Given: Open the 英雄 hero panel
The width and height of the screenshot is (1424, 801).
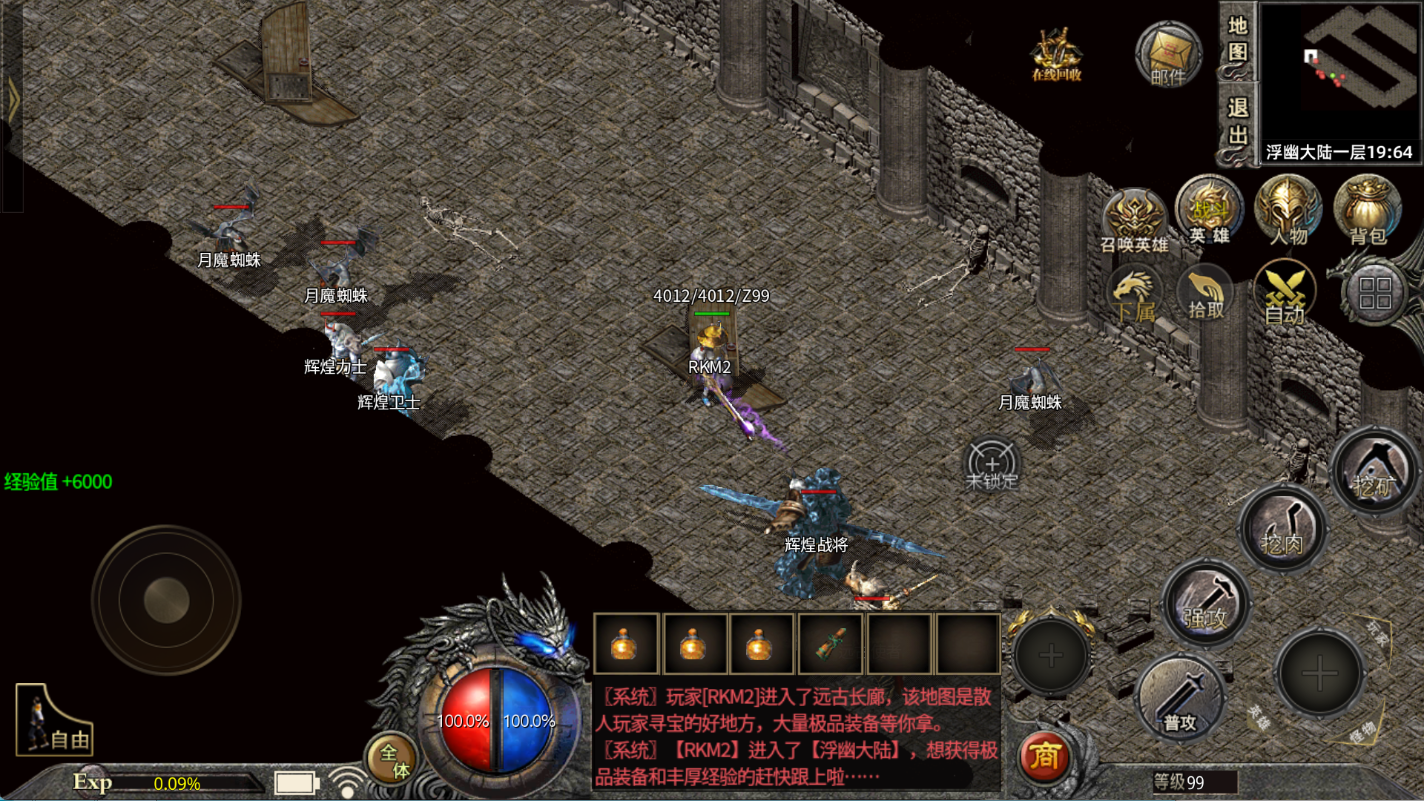Looking at the screenshot, I should tap(1209, 211).
